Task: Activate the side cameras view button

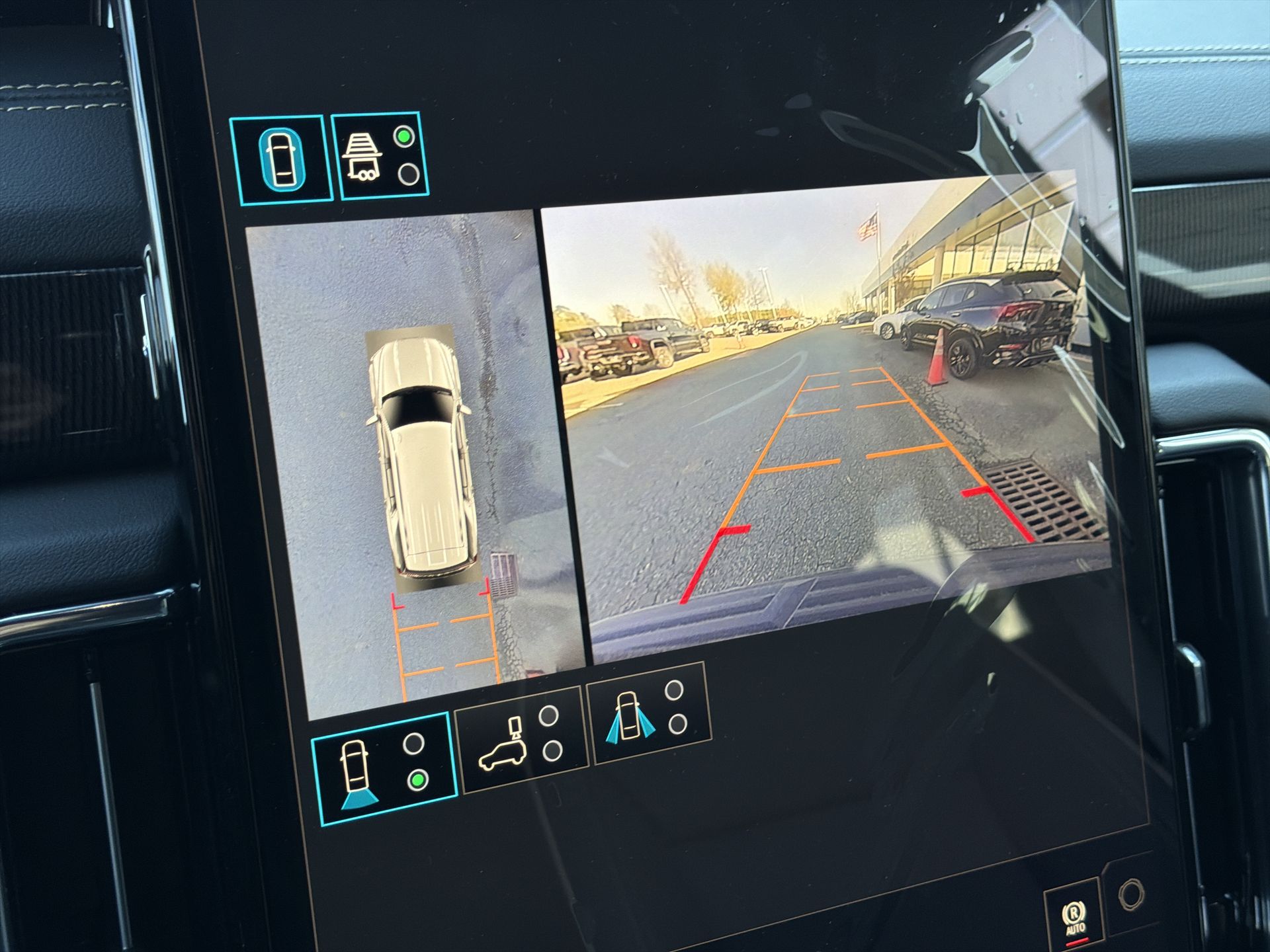Action: pyautogui.click(x=650, y=713)
